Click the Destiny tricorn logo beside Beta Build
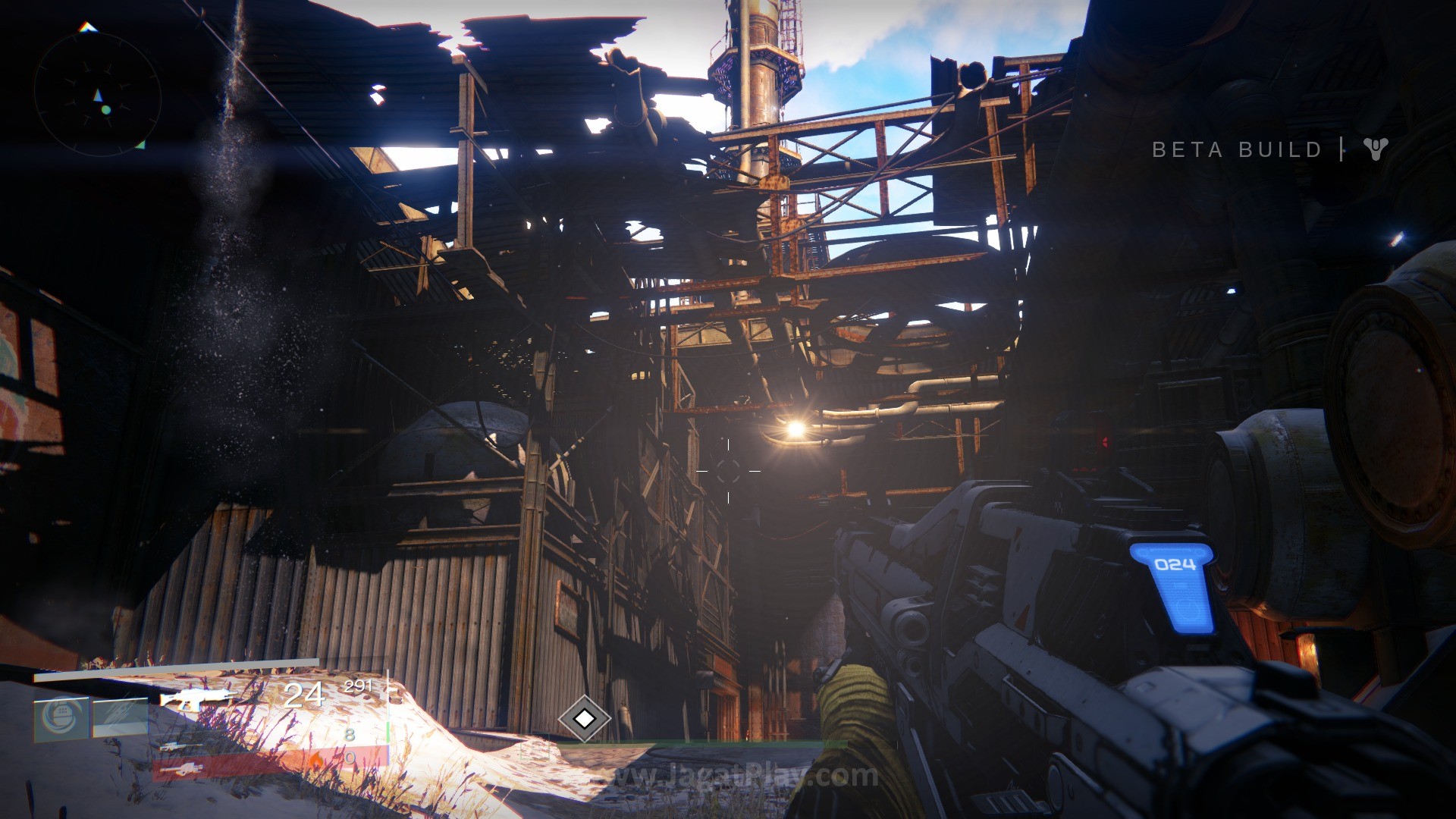This screenshot has width=1456, height=819. (x=1375, y=149)
